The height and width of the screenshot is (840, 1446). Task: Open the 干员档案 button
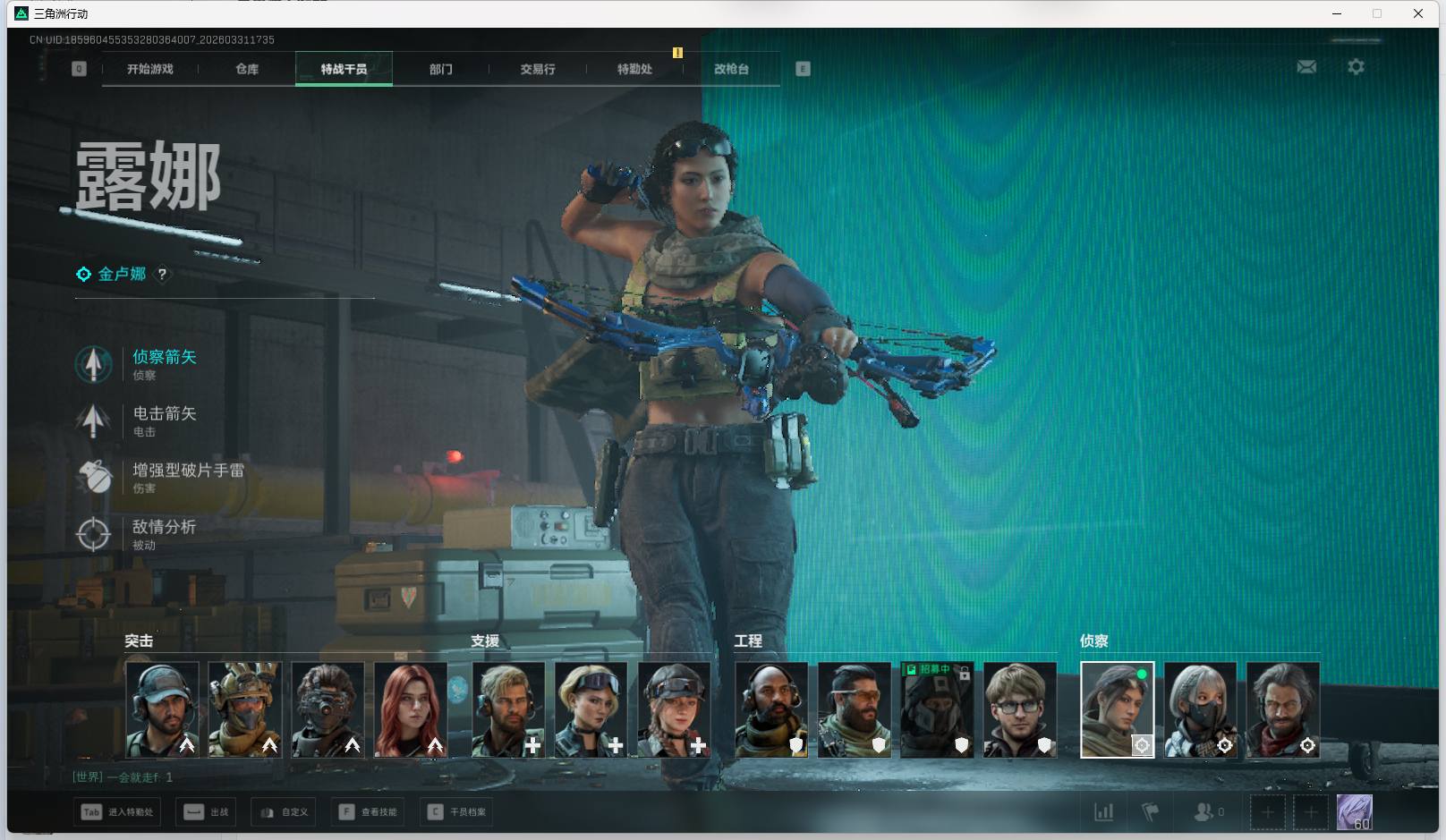point(457,812)
